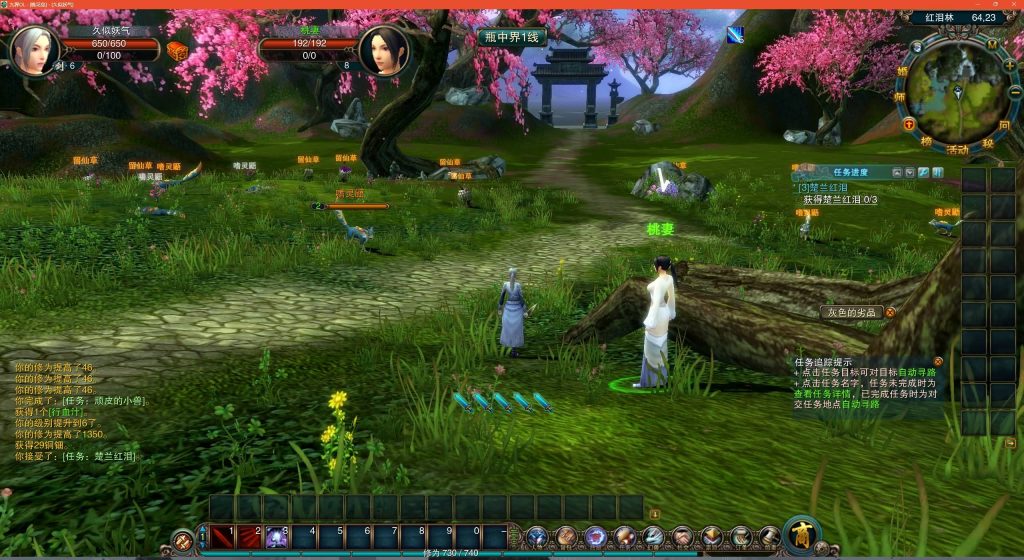Close the game window
Viewport: 1024px width, 560px height.
(1012, 5)
